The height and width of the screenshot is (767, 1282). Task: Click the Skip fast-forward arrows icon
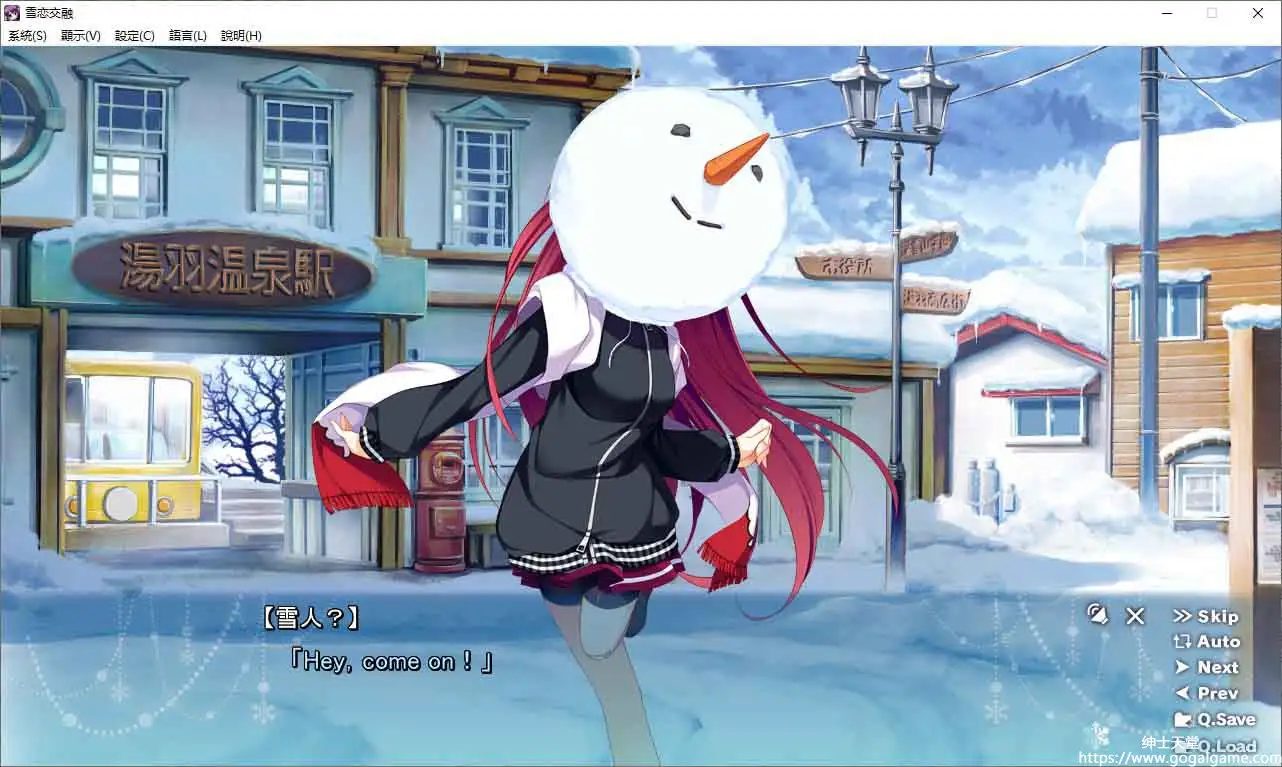pyautogui.click(x=1184, y=616)
